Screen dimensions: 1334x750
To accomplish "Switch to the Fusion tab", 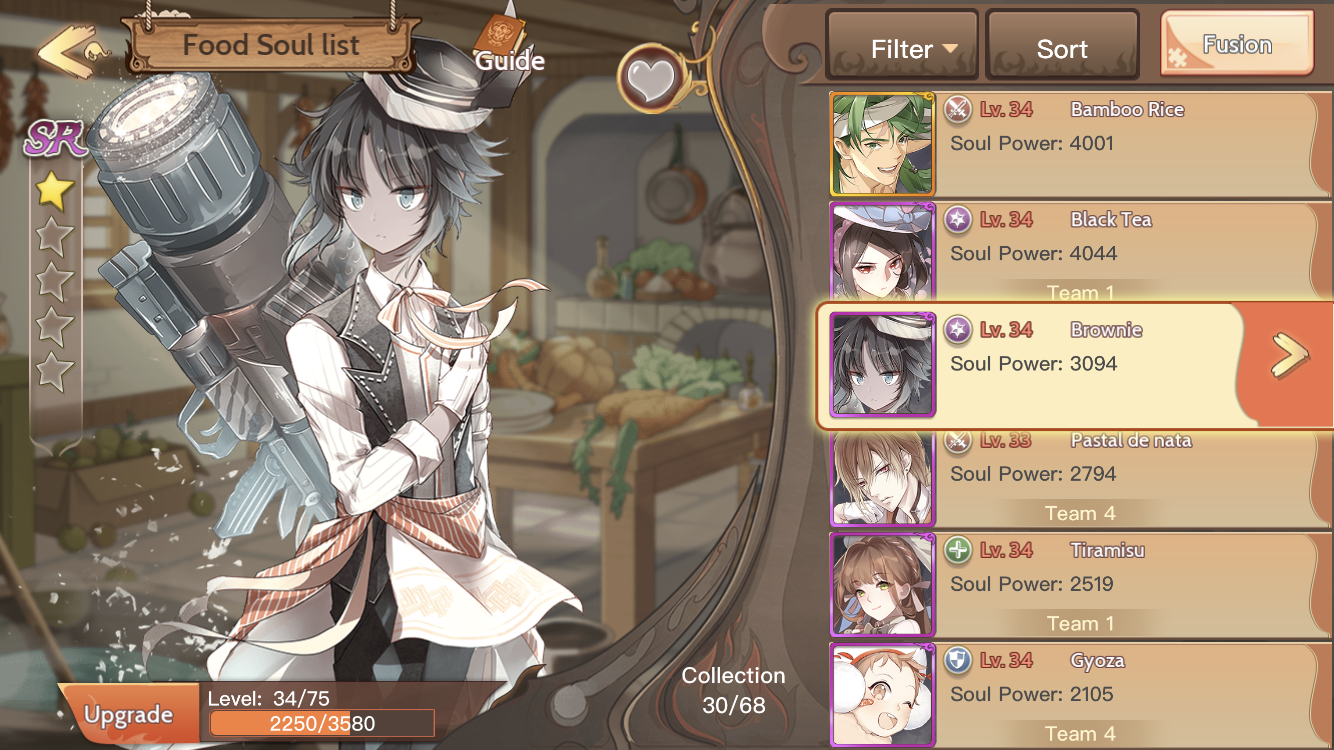I will pos(1237,45).
